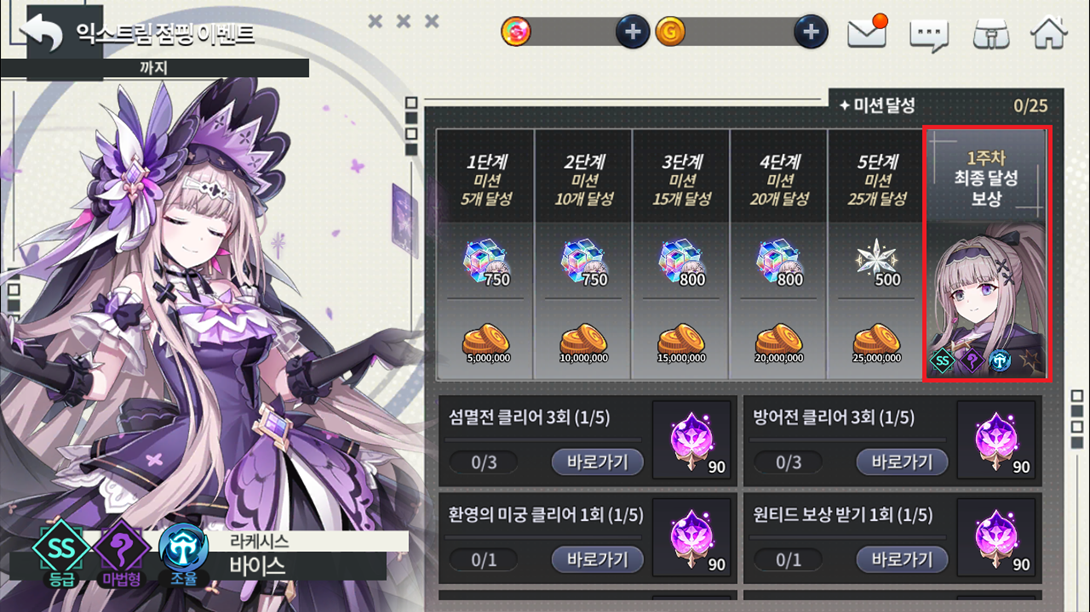
Task: Return to the home screen
Action: (1049, 33)
